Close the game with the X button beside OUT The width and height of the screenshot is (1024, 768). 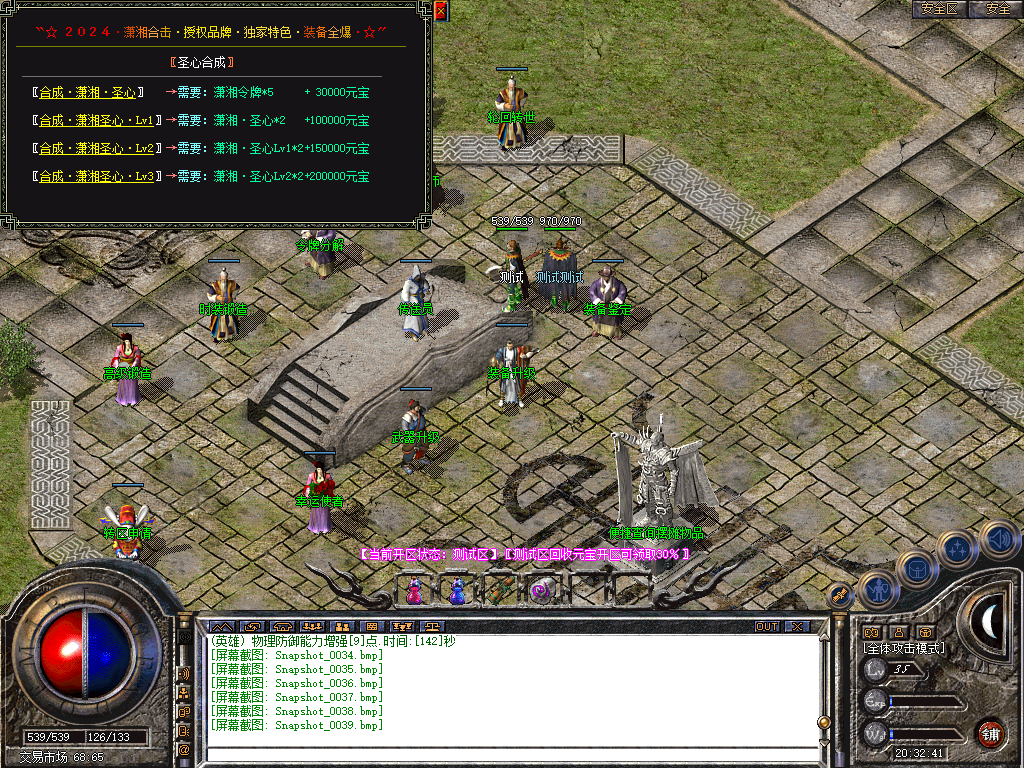tap(796, 627)
